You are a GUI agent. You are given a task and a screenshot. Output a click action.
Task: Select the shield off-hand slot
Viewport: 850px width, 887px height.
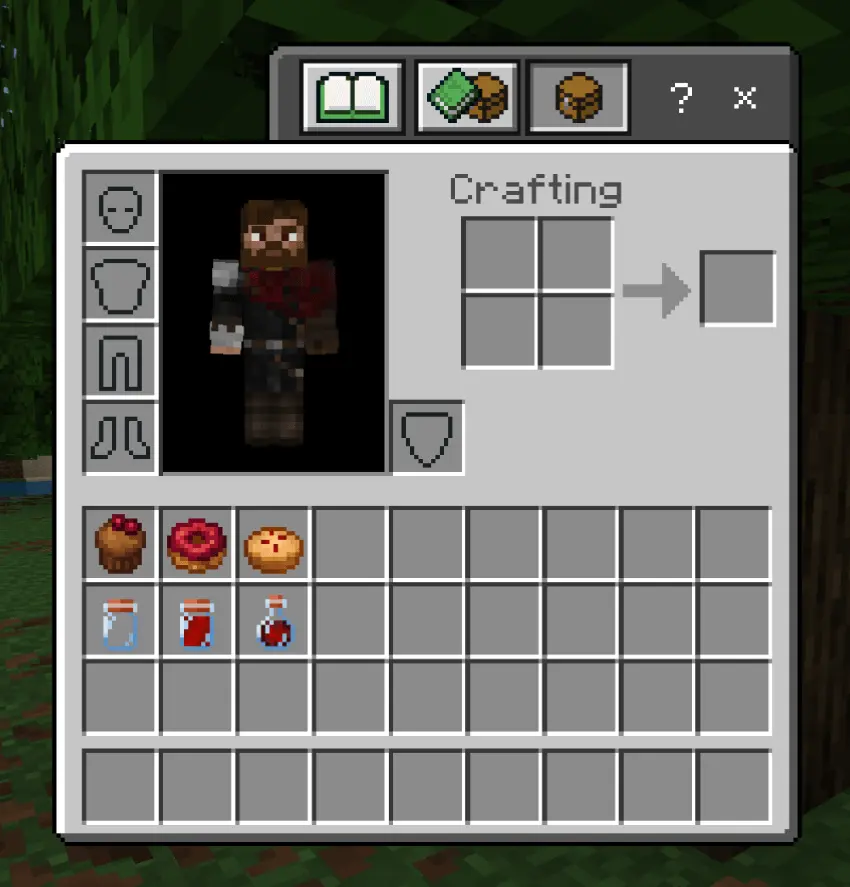(x=426, y=437)
